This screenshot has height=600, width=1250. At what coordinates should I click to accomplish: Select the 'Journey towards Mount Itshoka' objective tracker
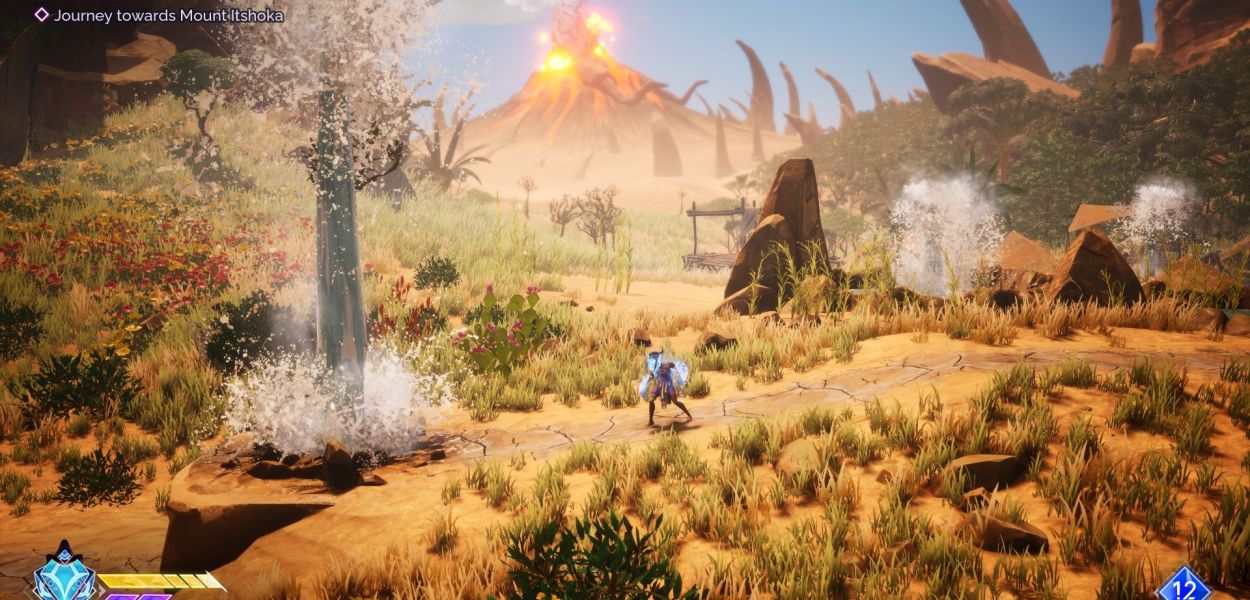pyautogui.click(x=159, y=15)
